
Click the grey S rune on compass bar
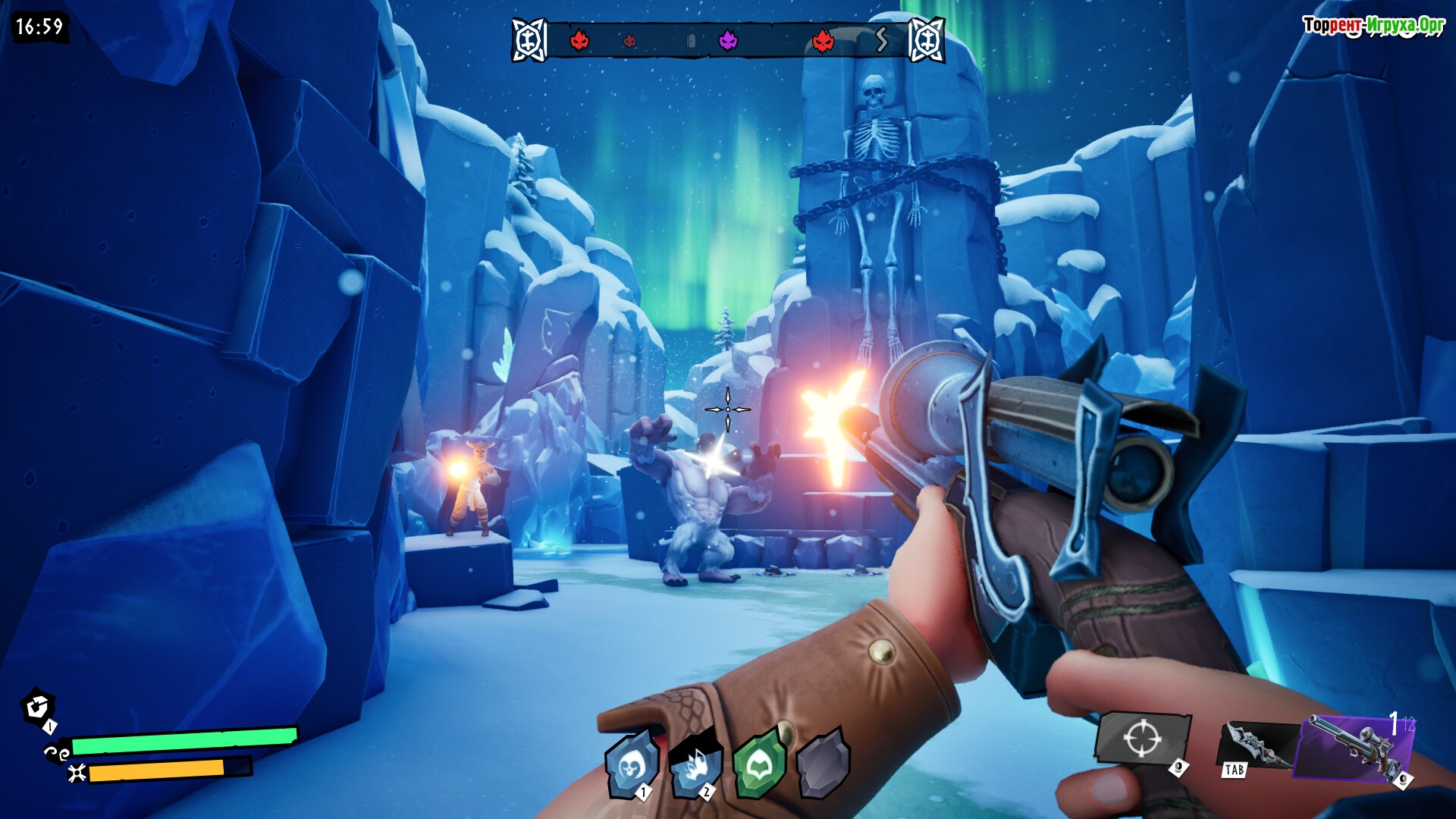[881, 39]
